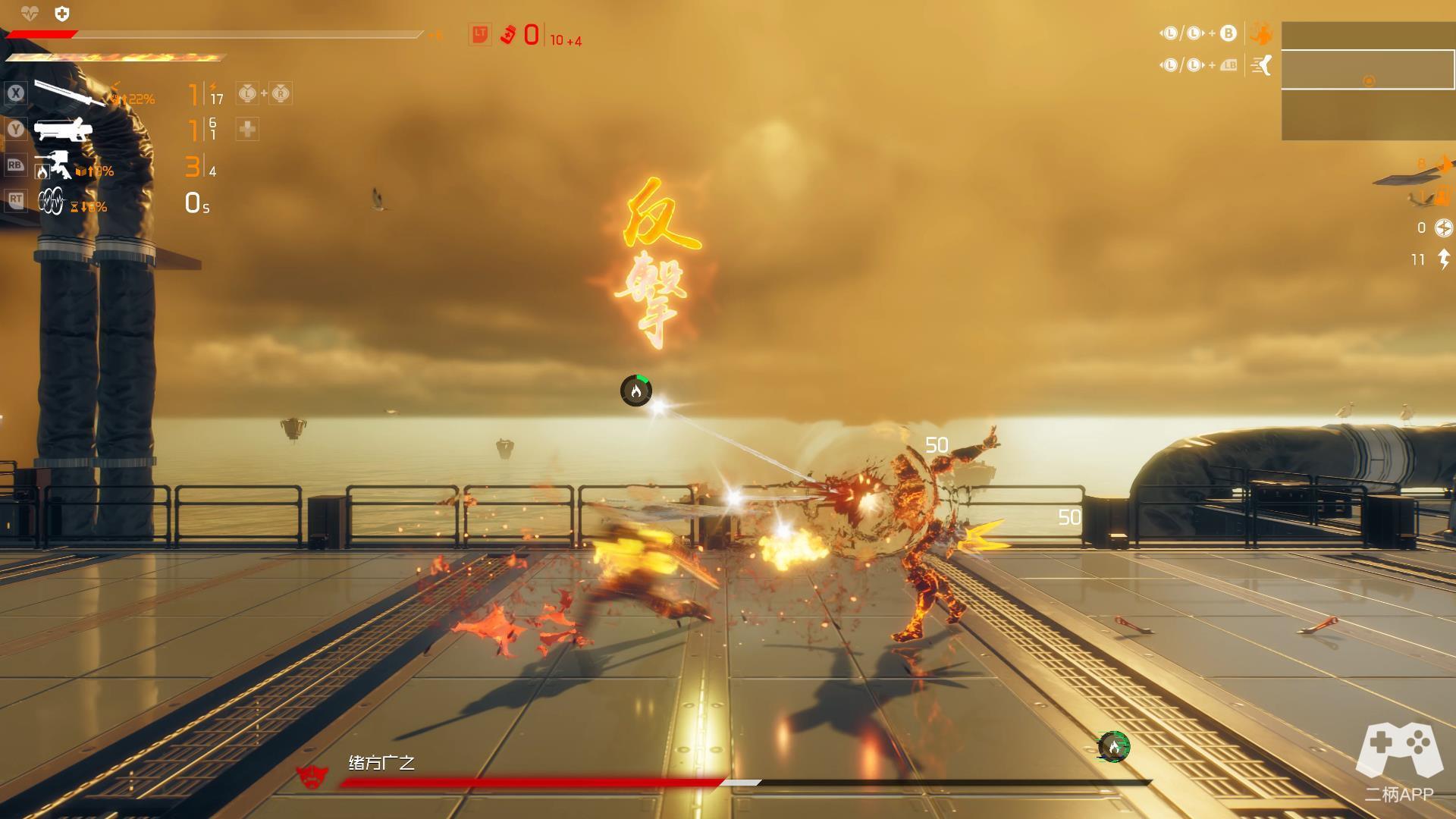1456x819 pixels.
Task: Activate the sound wave ability icon
Action: (52, 201)
